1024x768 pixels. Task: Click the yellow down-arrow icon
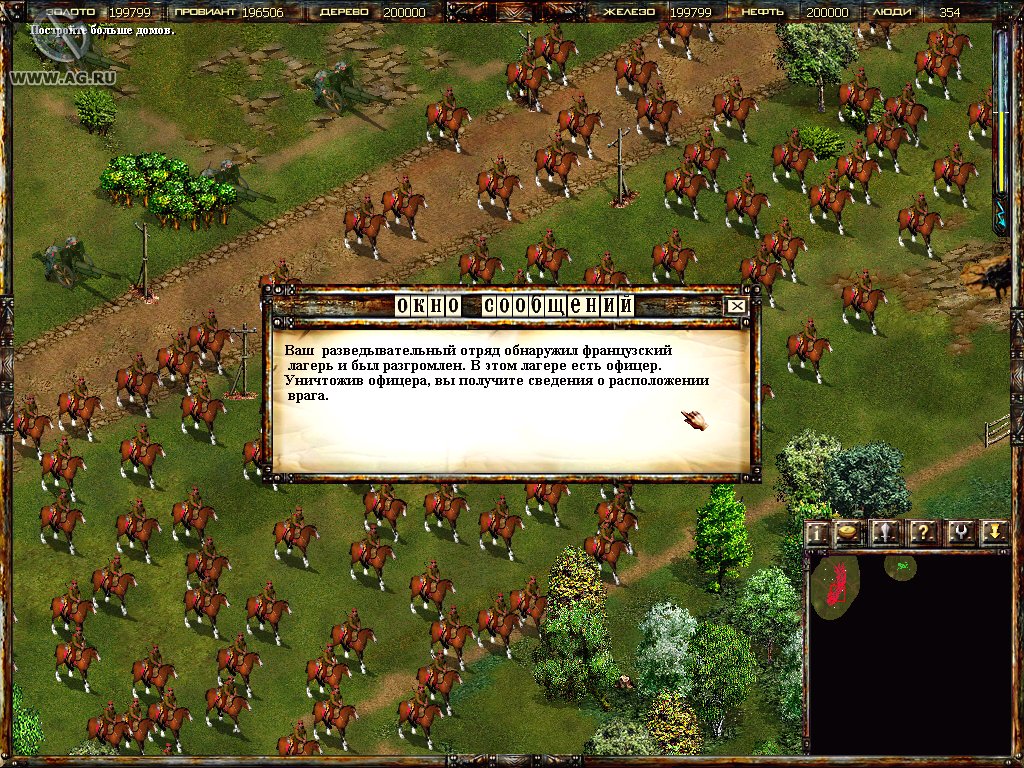tap(994, 532)
